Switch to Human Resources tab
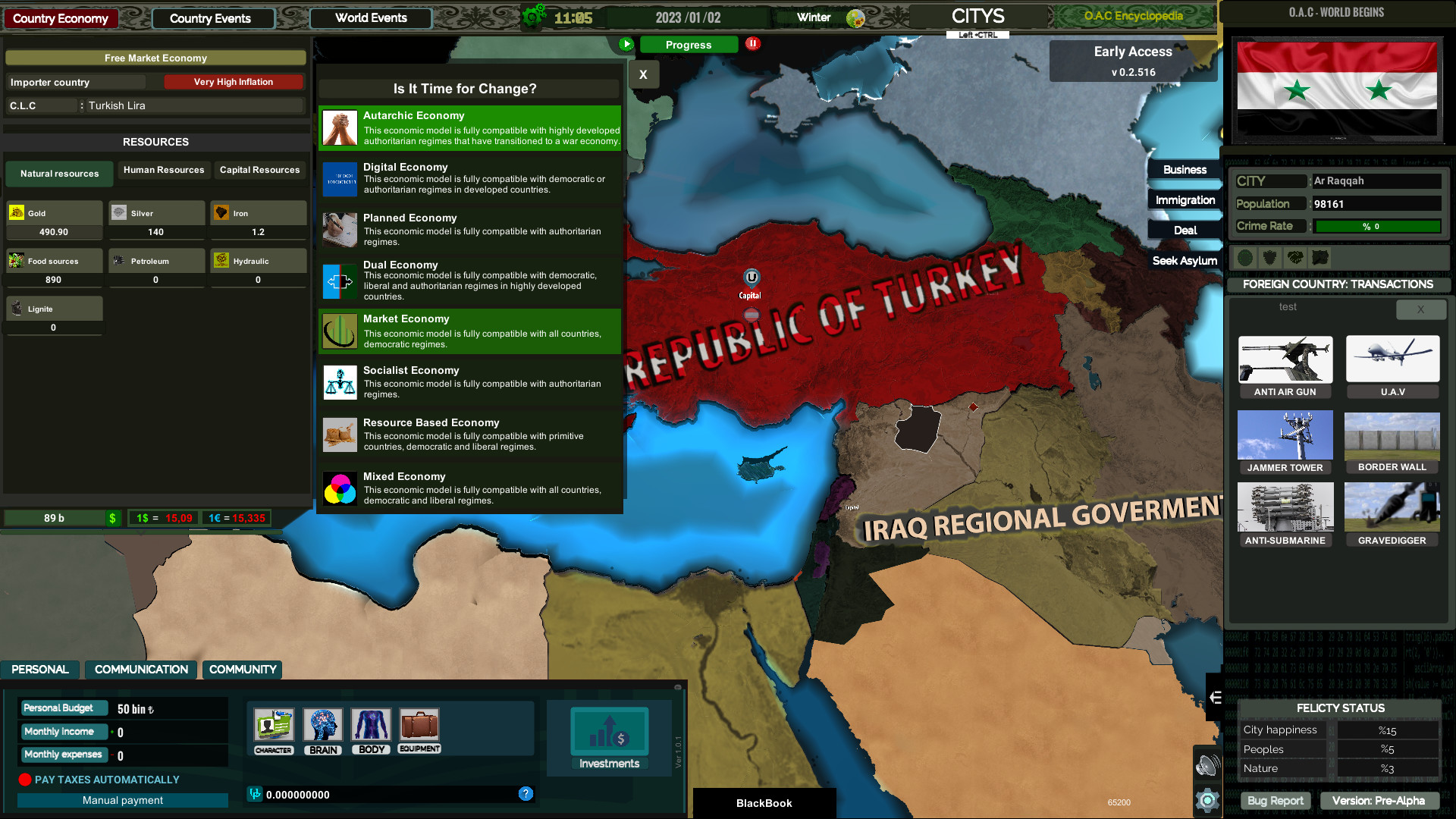 coord(163,170)
